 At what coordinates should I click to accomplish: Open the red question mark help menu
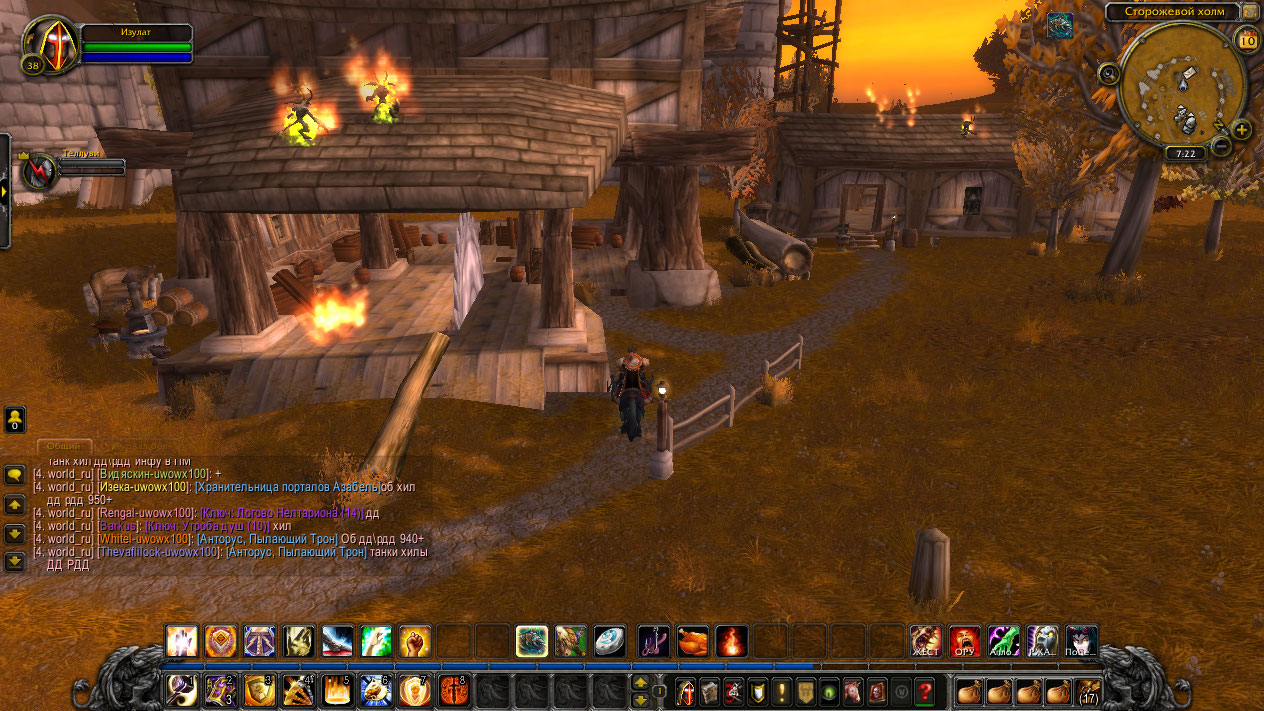(925, 690)
